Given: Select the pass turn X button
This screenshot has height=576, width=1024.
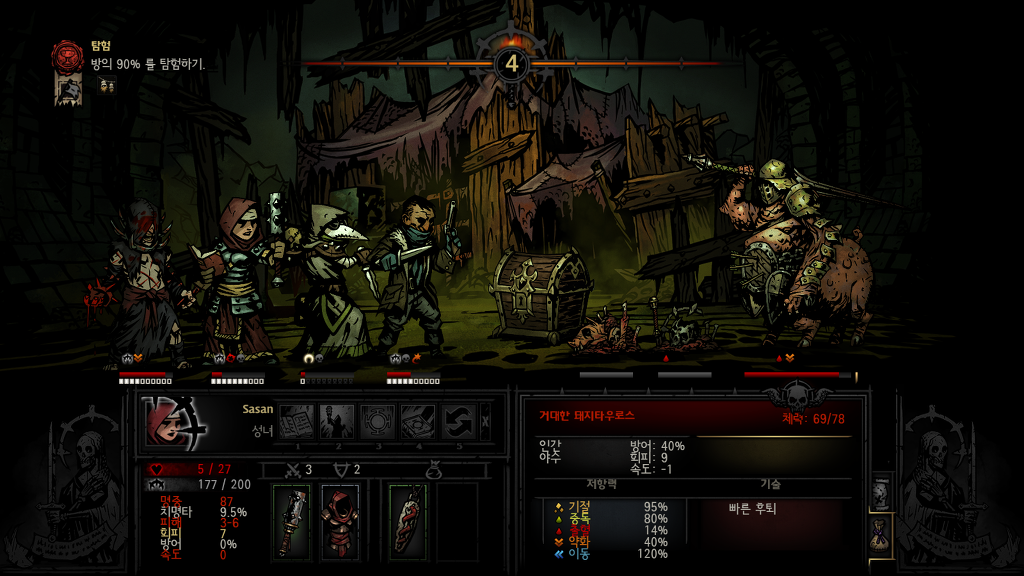Looking at the screenshot, I should pyautogui.click(x=487, y=422).
